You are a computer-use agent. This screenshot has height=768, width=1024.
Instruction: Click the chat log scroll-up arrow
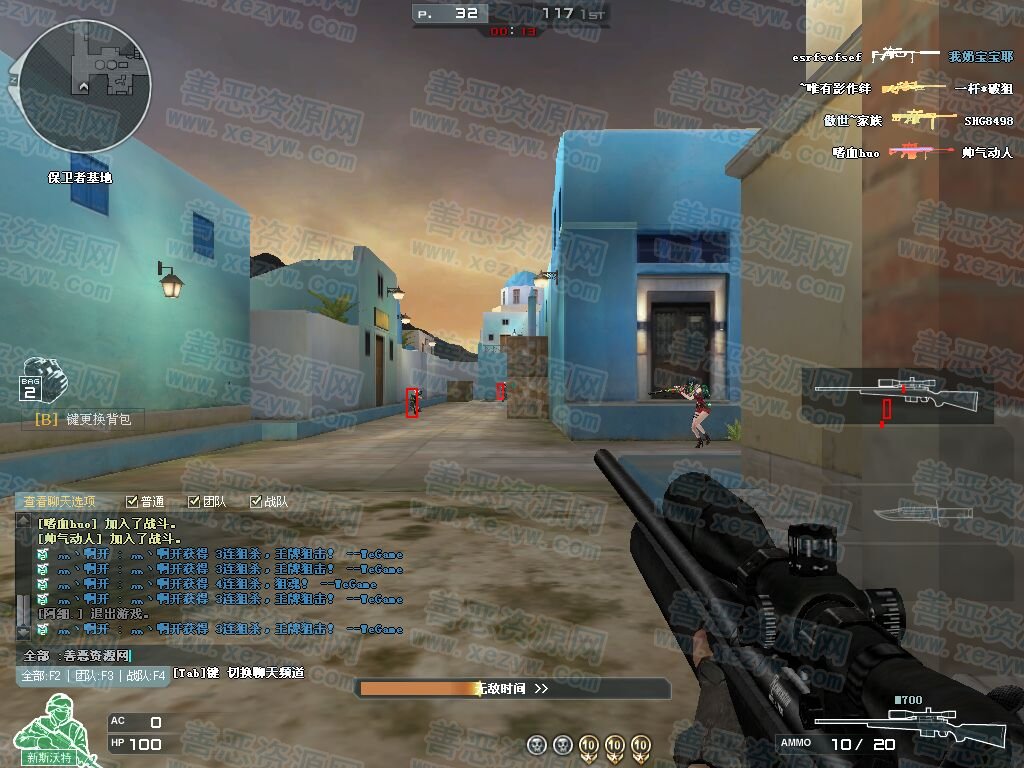coord(23,521)
